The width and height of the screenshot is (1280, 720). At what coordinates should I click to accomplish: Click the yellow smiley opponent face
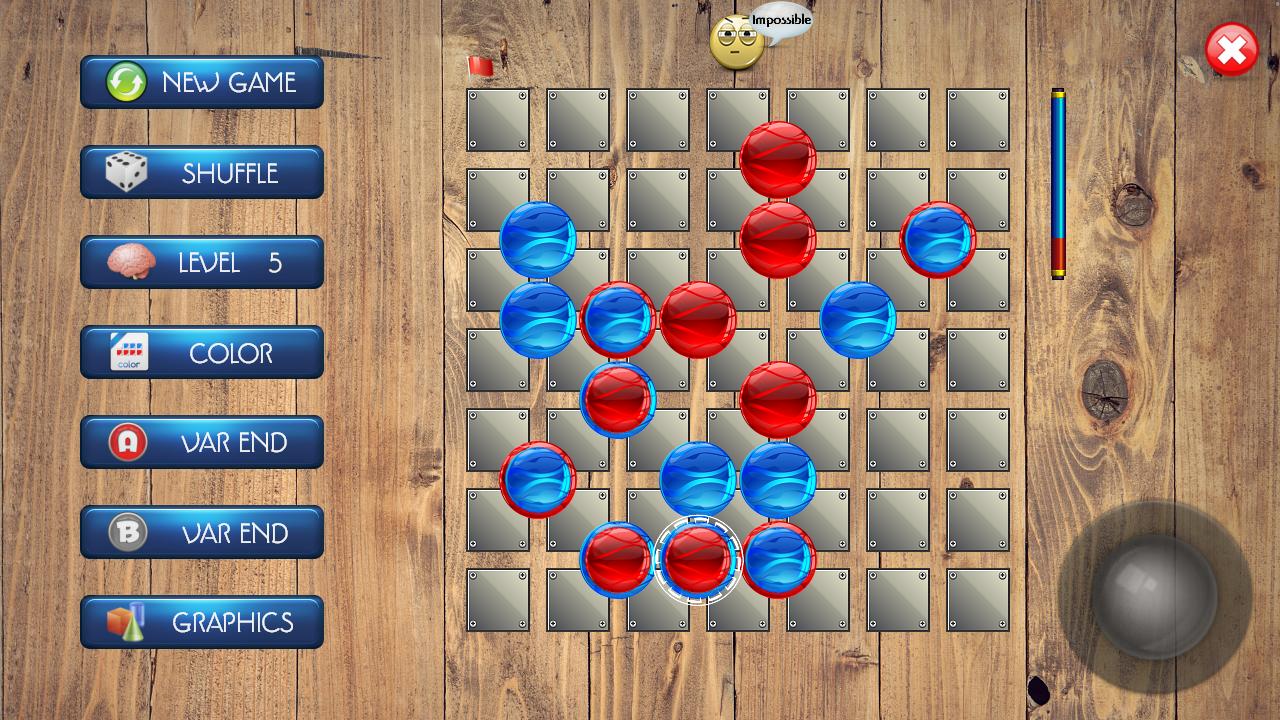point(736,42)
